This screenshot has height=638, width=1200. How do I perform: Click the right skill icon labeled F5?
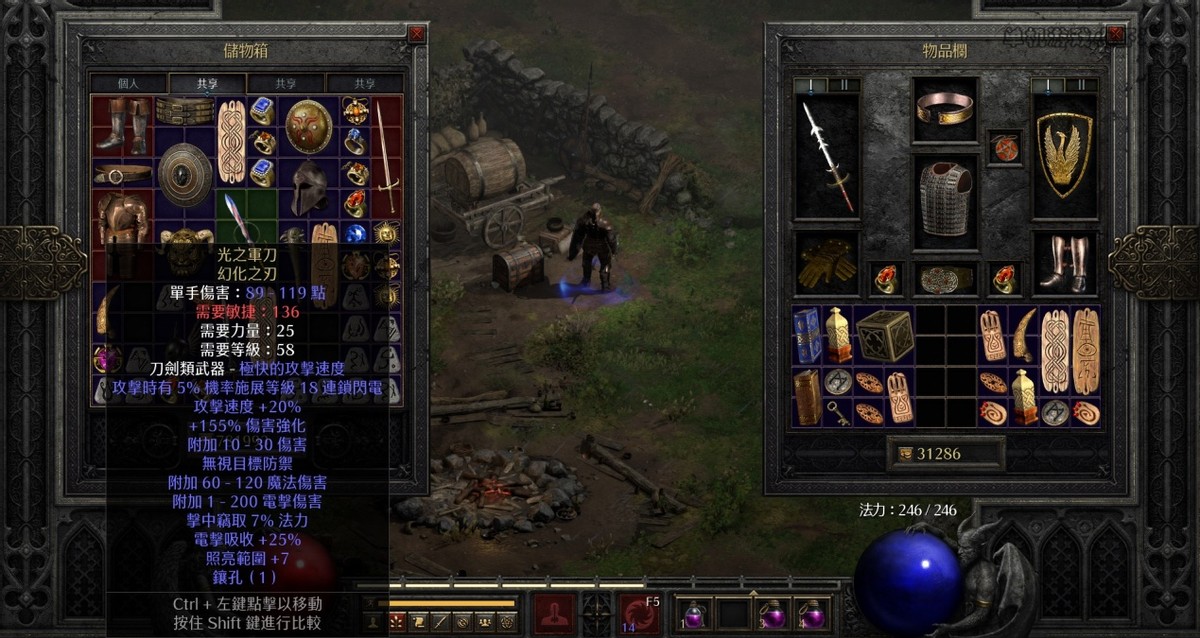click(640, 612)
